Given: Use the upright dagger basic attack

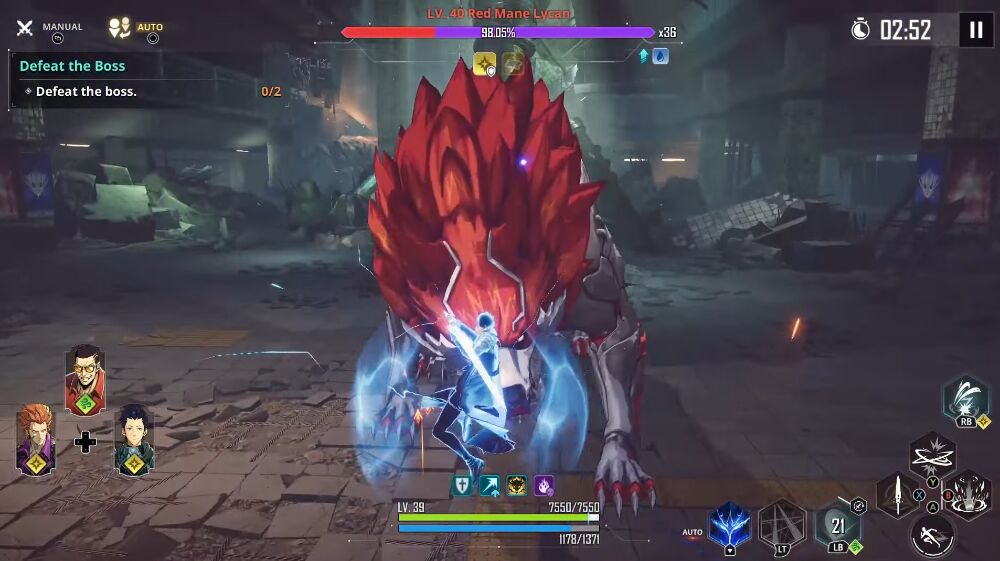Looking at the screenshot, I should (x=898, y=494).
